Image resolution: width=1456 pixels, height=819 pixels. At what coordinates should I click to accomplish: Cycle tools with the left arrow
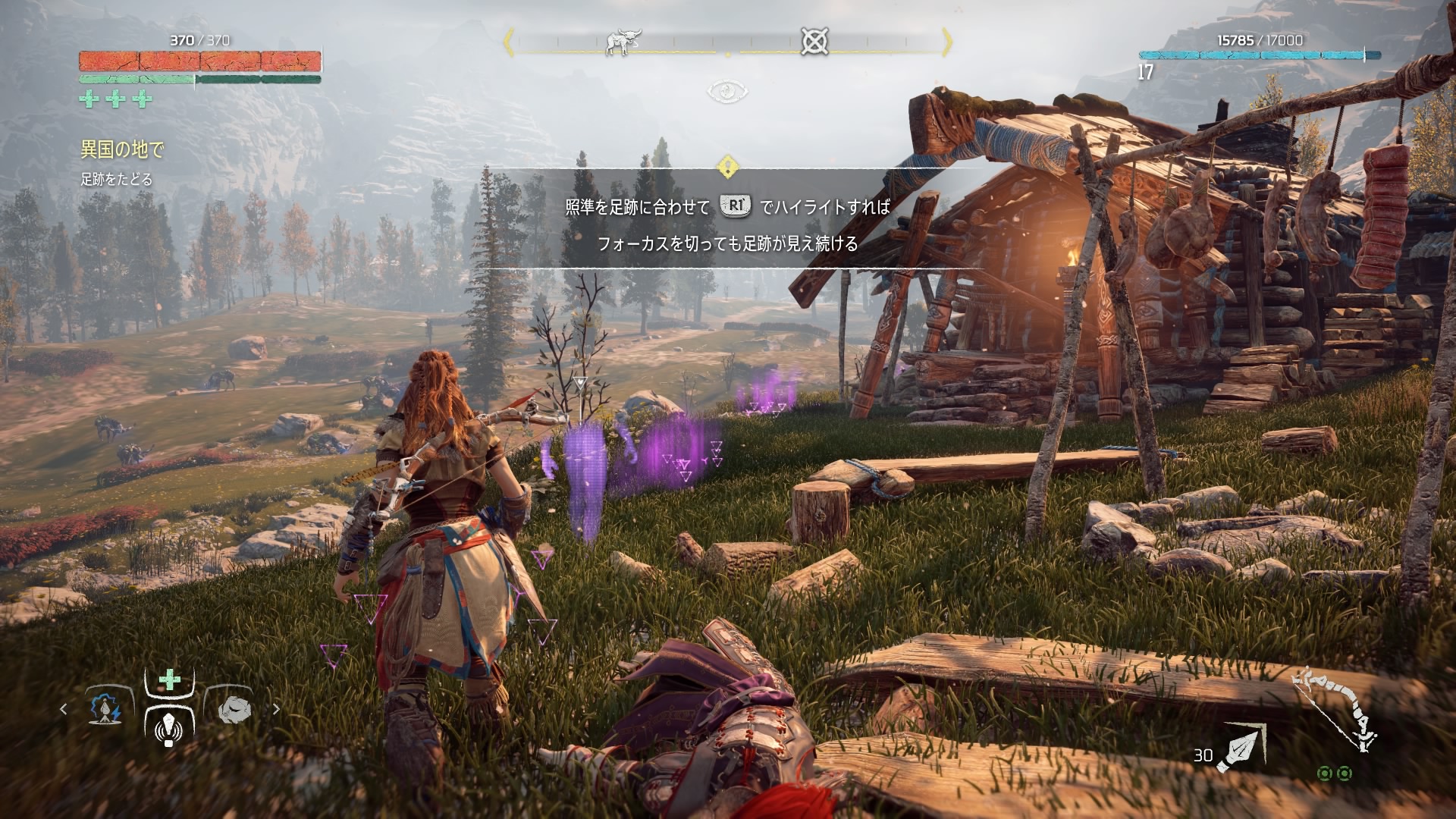64,709
